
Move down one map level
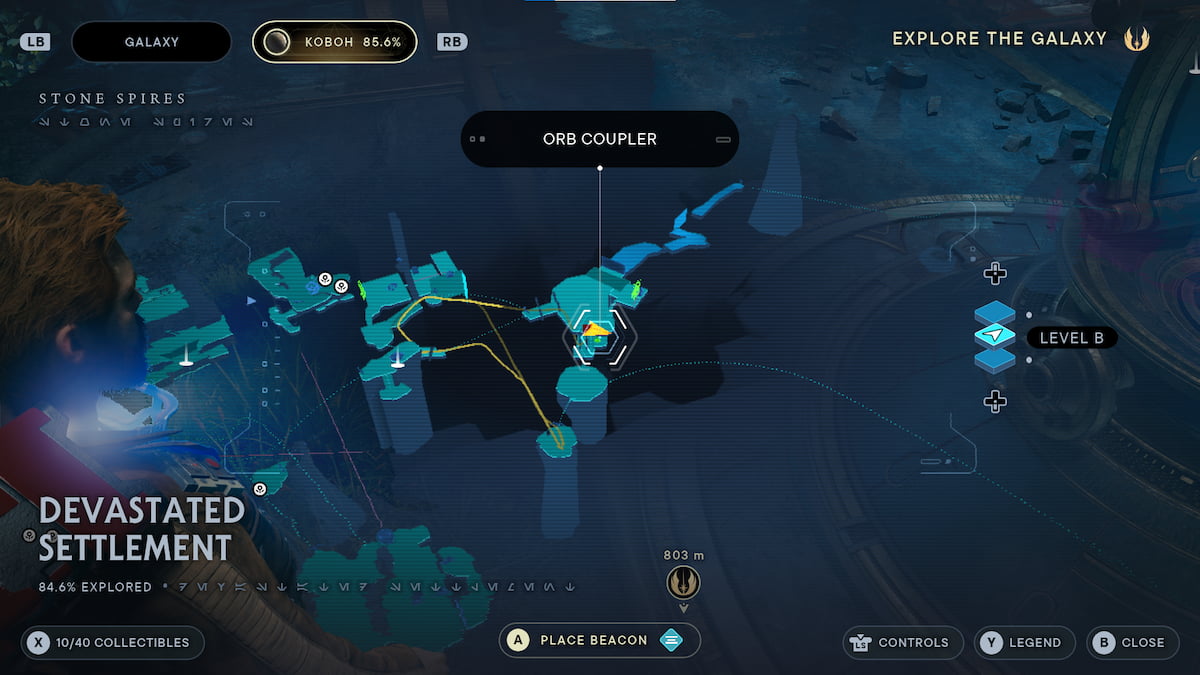(994, 402)
